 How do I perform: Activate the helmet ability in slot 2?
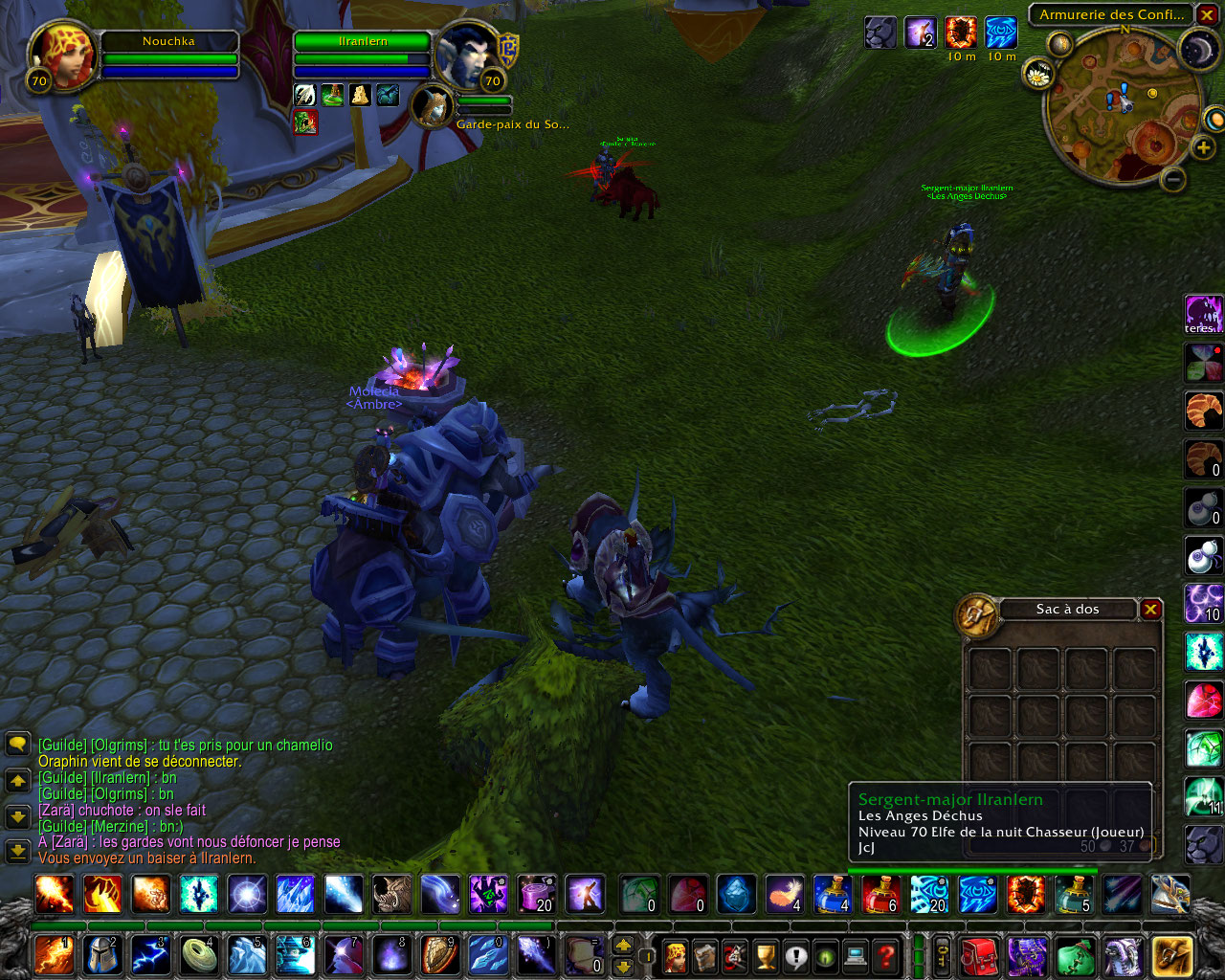coord(103,955)
